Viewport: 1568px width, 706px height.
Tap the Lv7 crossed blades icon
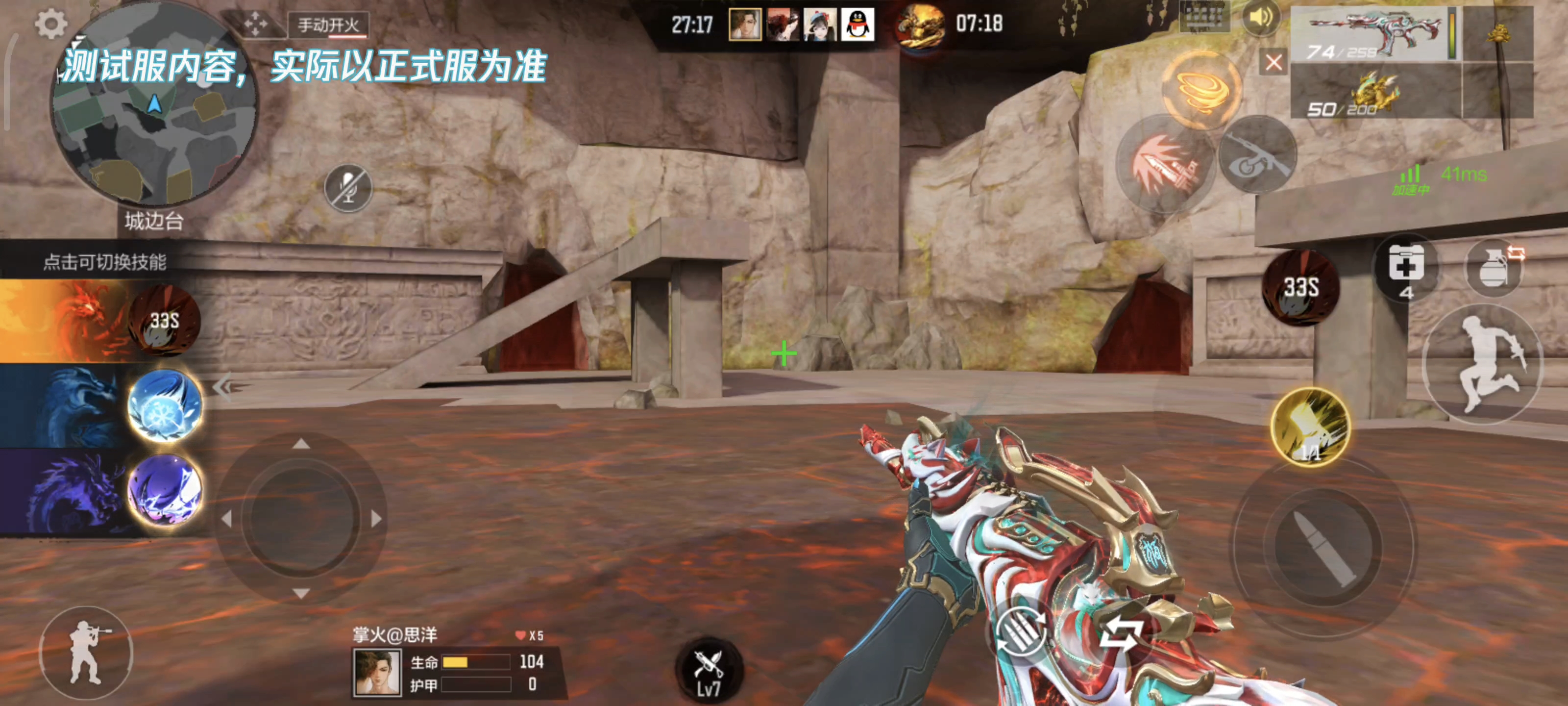pyautogui.click(x=709, y=671)
